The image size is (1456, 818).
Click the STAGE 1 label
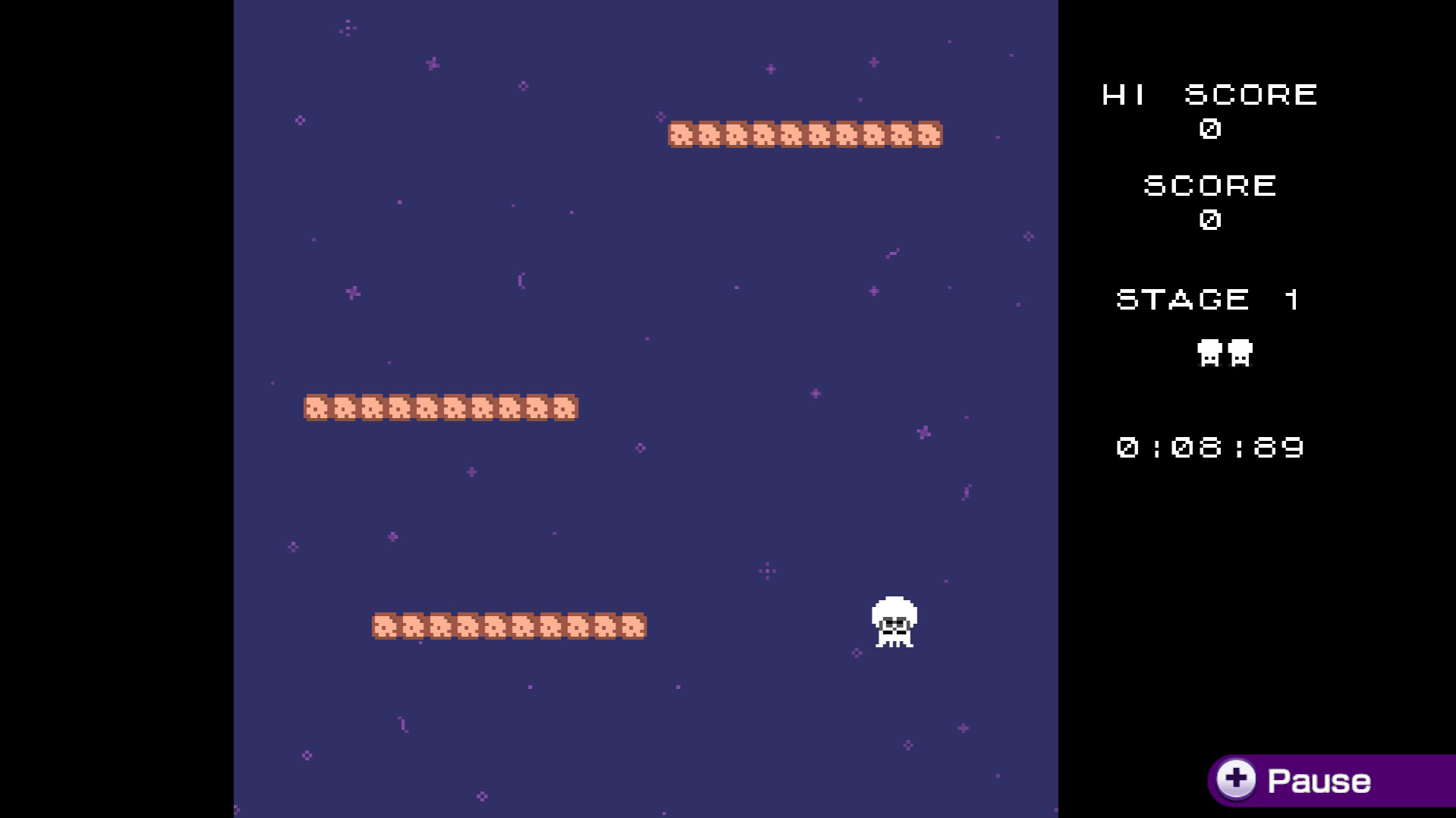tap(1207, 298)
